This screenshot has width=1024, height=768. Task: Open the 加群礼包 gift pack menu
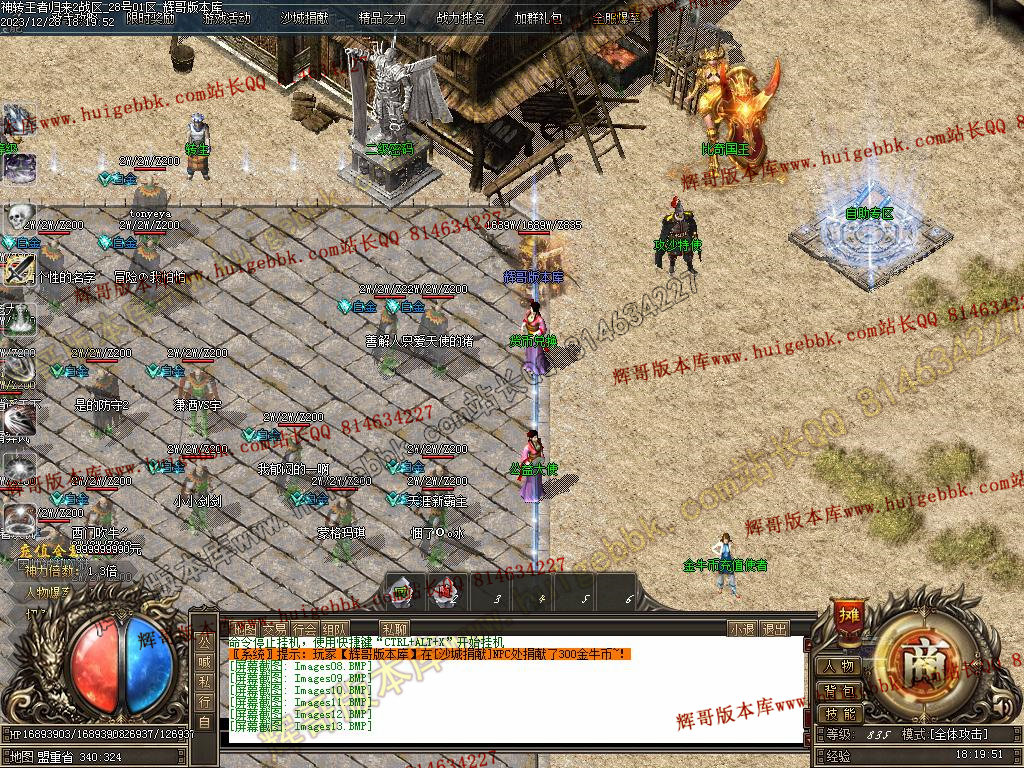coord(538,18)
